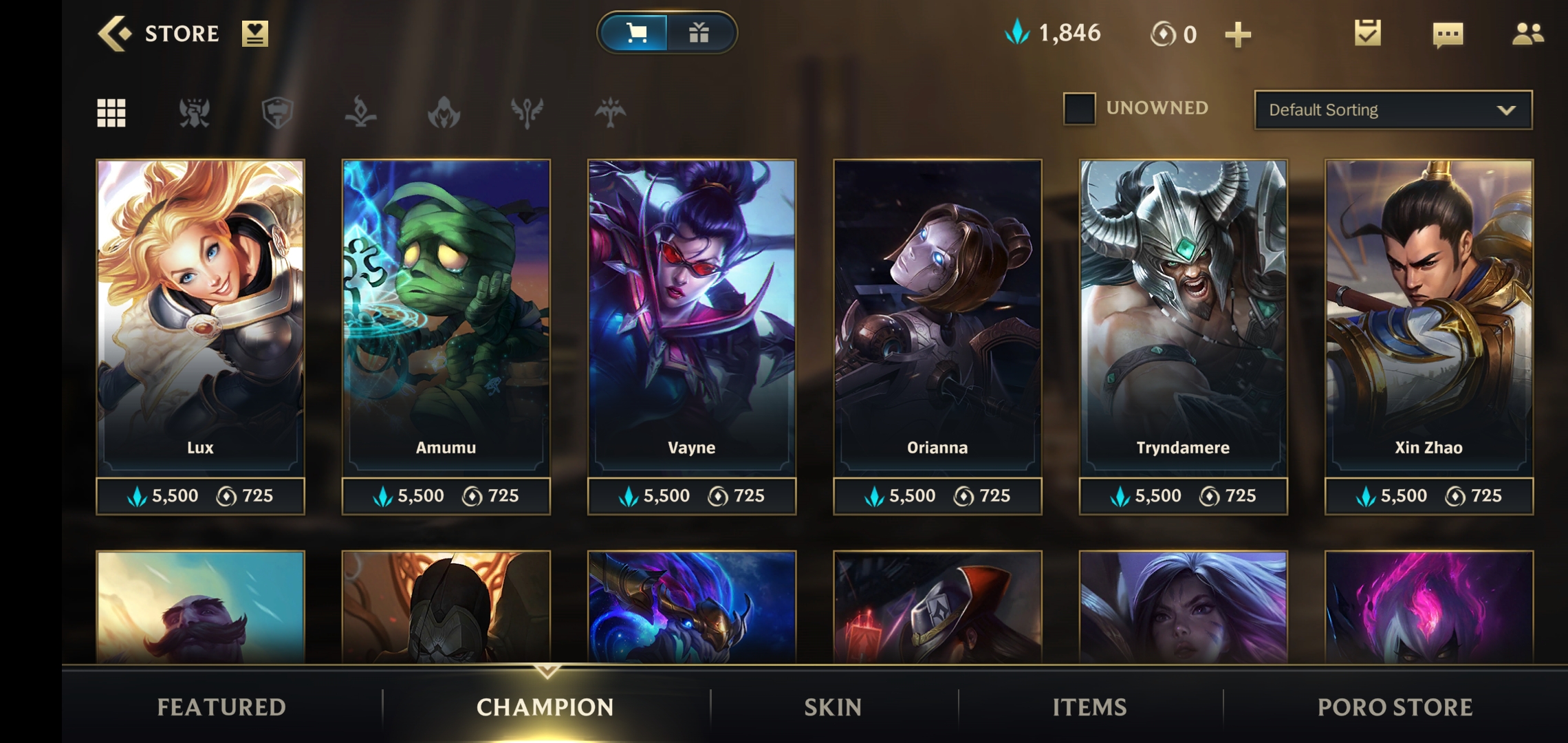The width and height of the screenshot is (1568, 743).
Task: Open the wishlist icon beside STORE
Action: (254, 33)
